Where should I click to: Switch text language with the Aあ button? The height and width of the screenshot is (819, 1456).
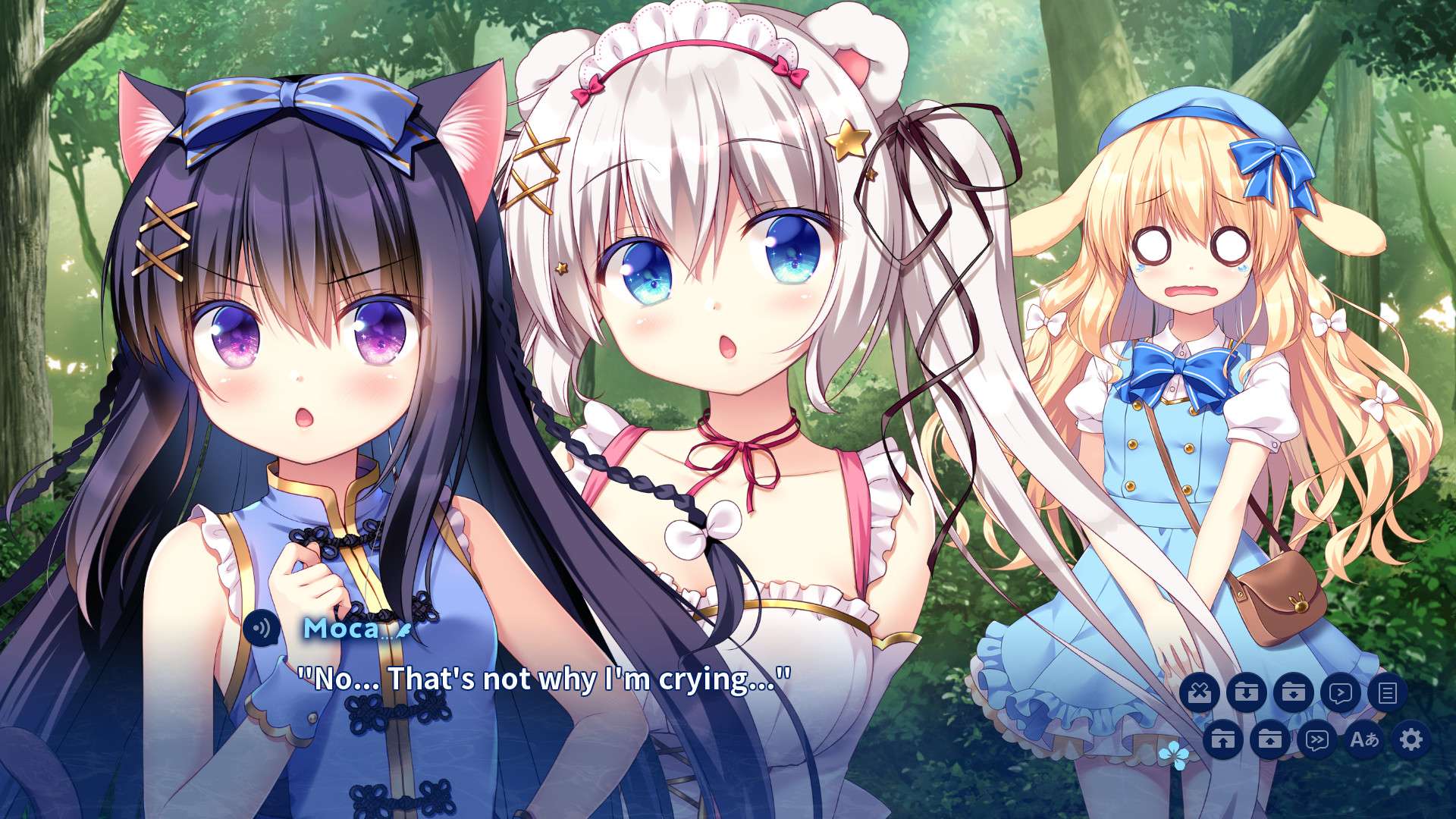(1363, 739)
